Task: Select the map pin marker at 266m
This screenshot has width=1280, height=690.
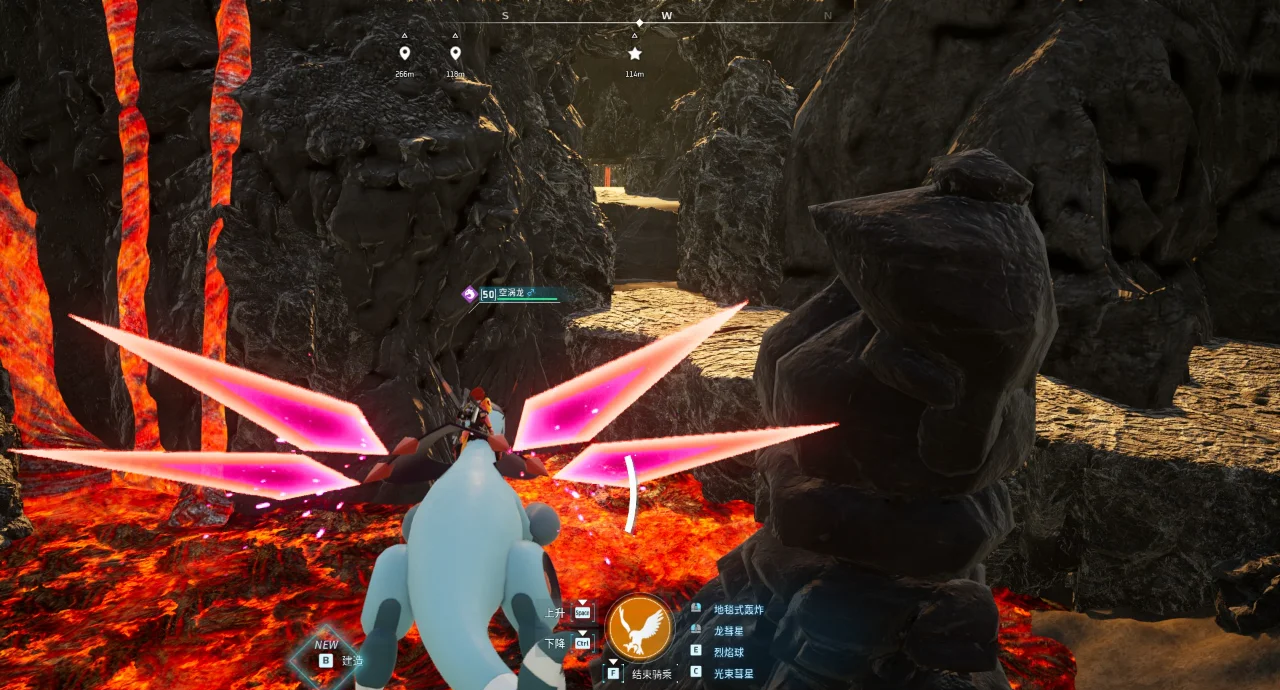Action: point(404,53)
